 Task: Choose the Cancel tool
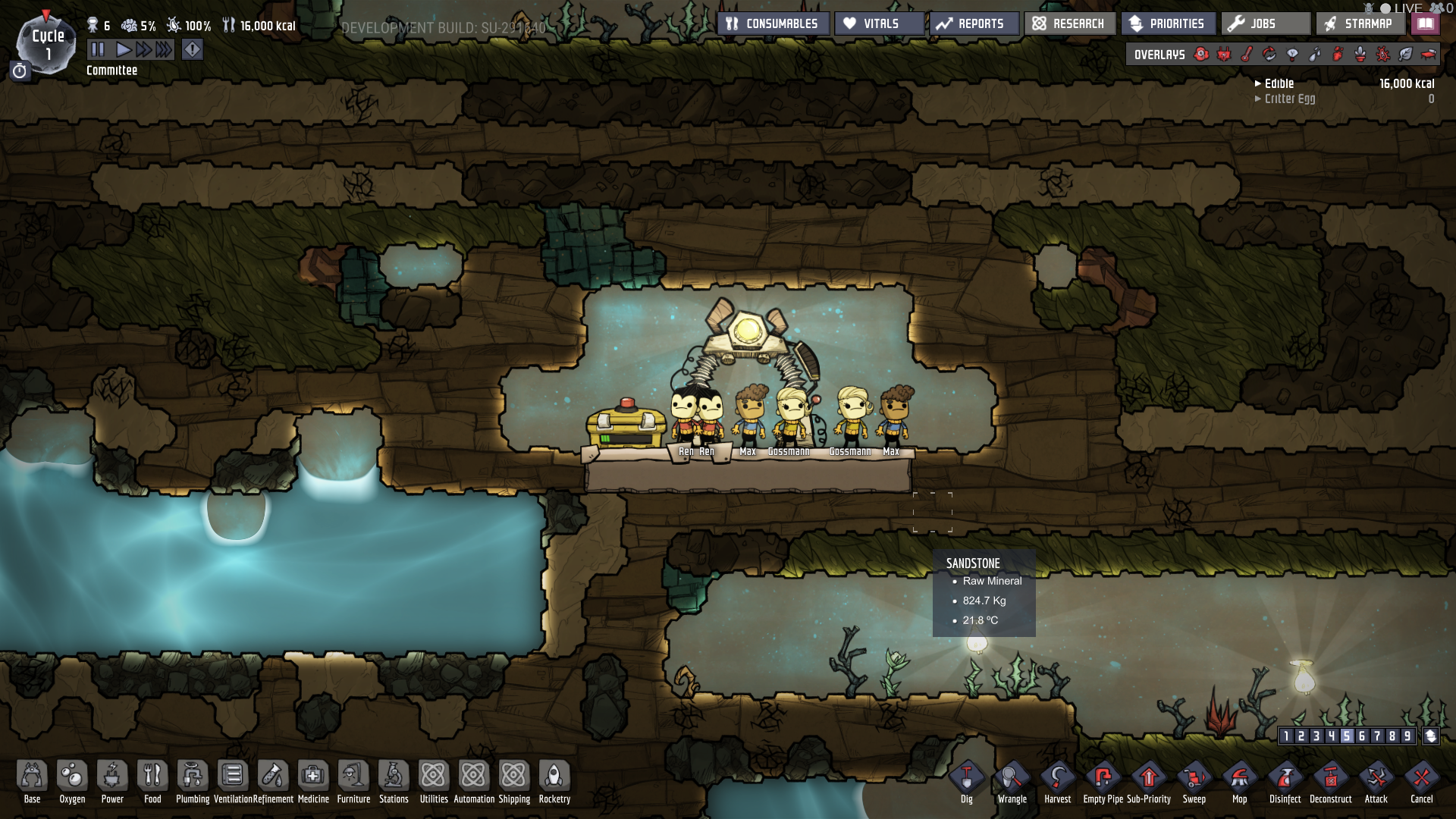point(1422,781)
